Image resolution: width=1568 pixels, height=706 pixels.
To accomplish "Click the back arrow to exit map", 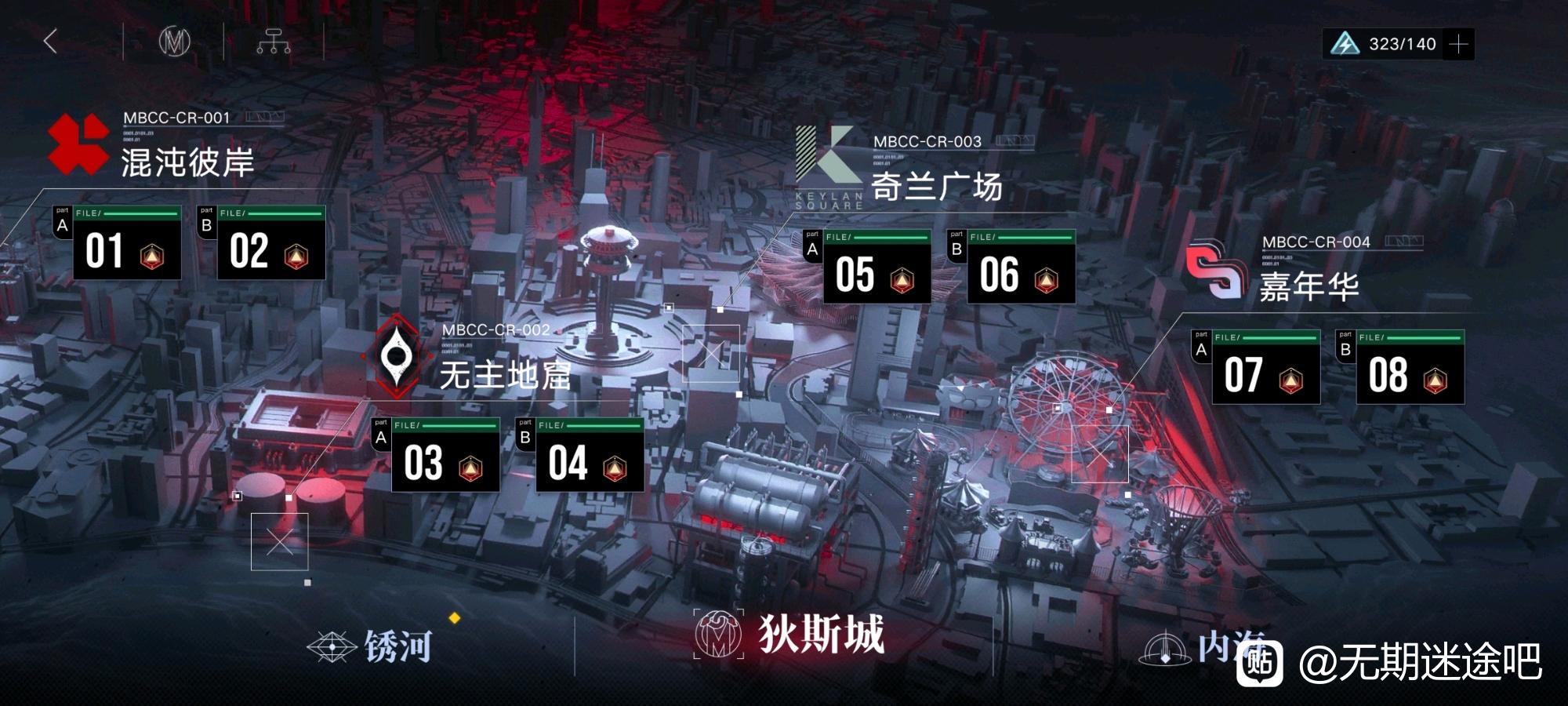I will [x=52, y=42].
